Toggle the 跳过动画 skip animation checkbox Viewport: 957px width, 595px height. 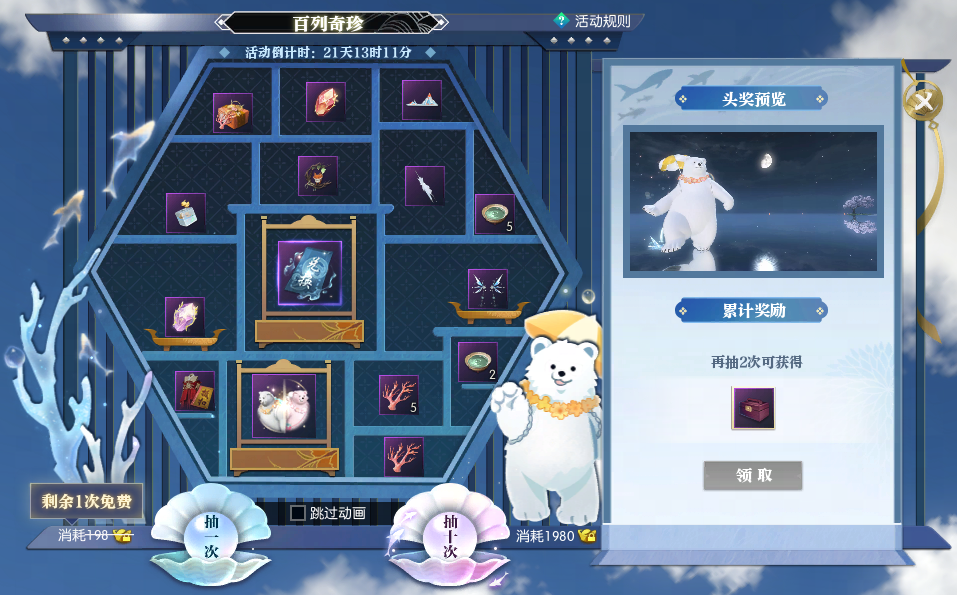coord(298,513)
